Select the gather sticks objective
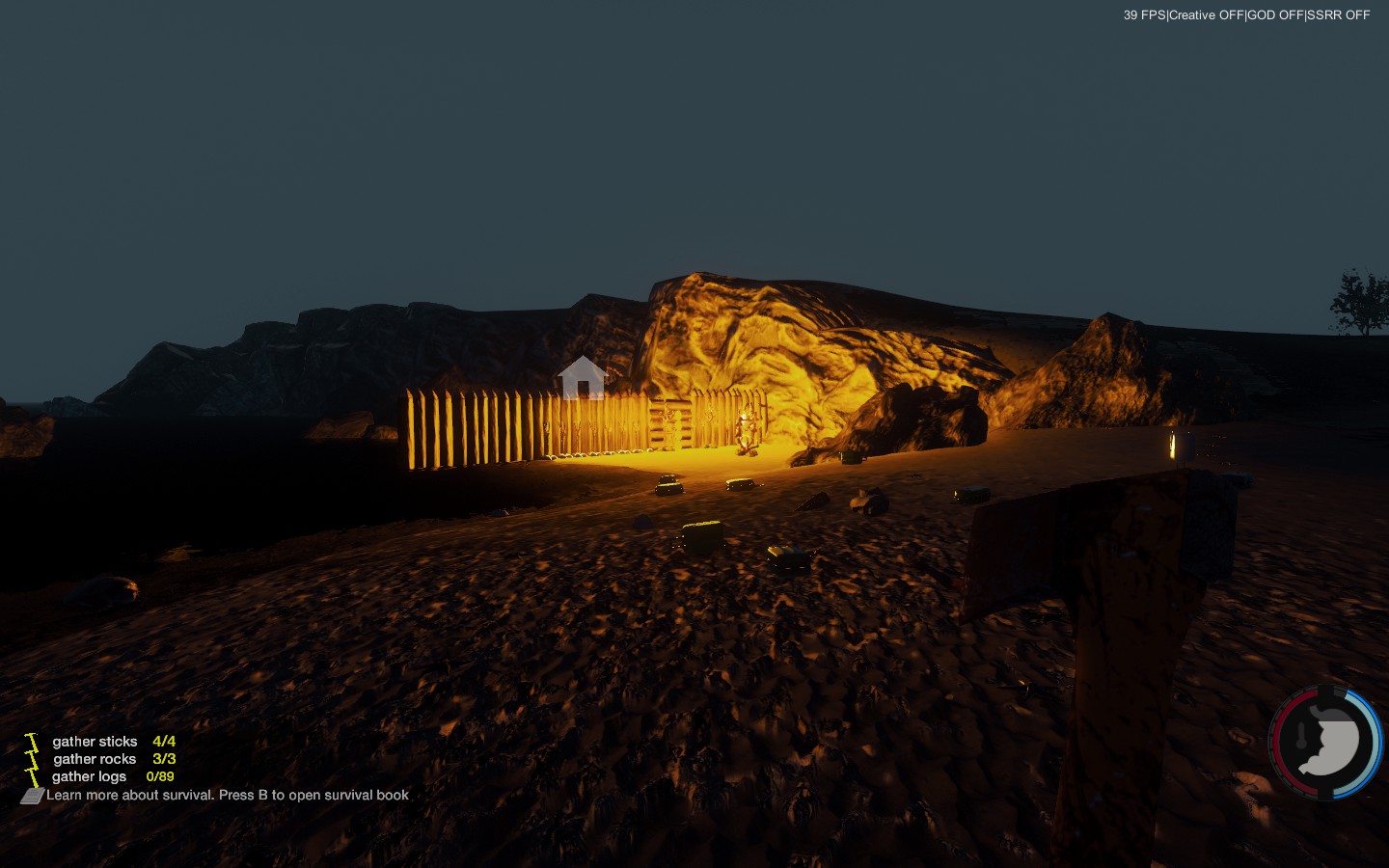 click(x=95, y=742)
